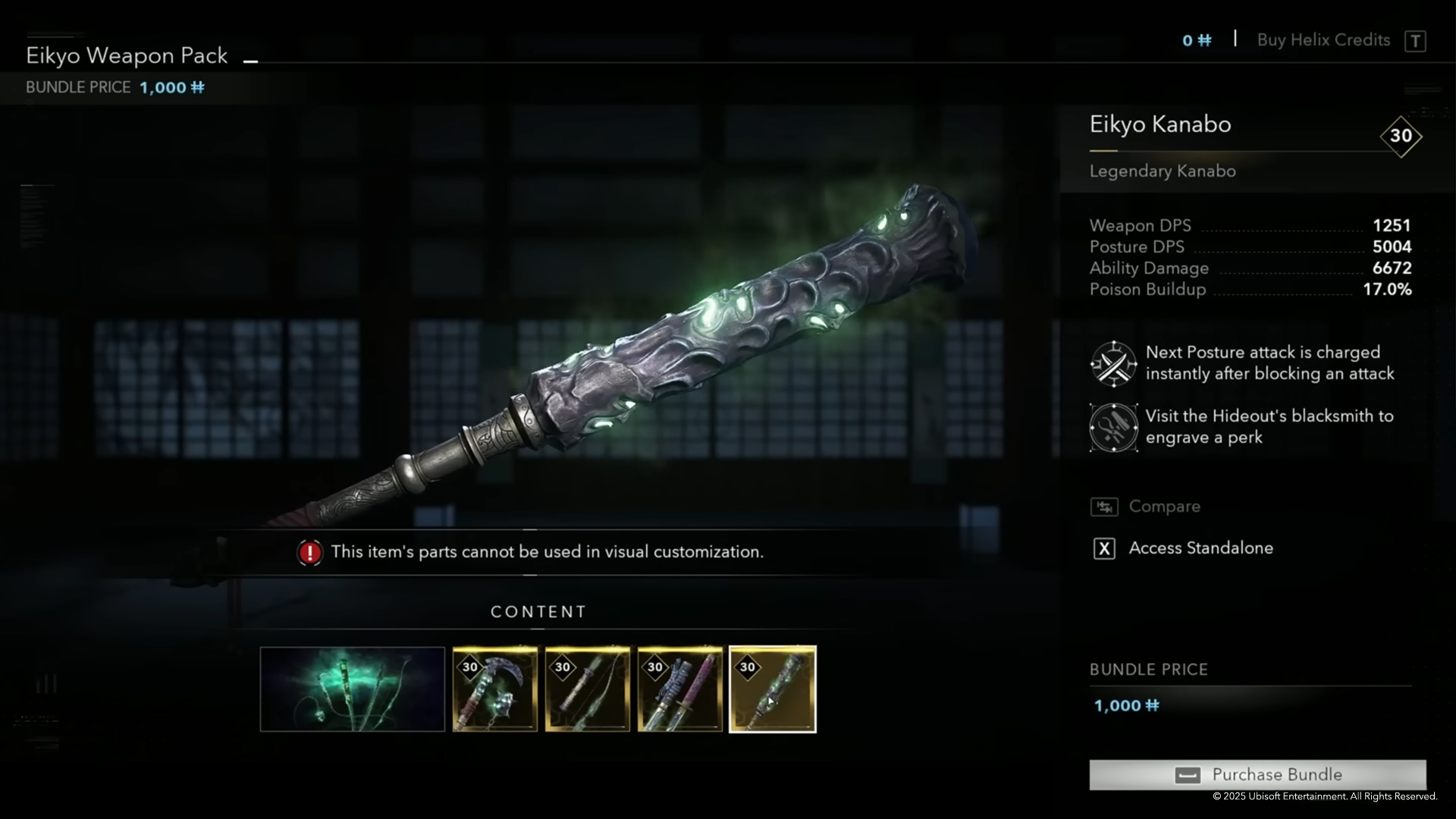The height and width of the screenshot is (819, 1456).
Task: Click the blacksmith engrave perk icon
Action: pos(1113,428)
